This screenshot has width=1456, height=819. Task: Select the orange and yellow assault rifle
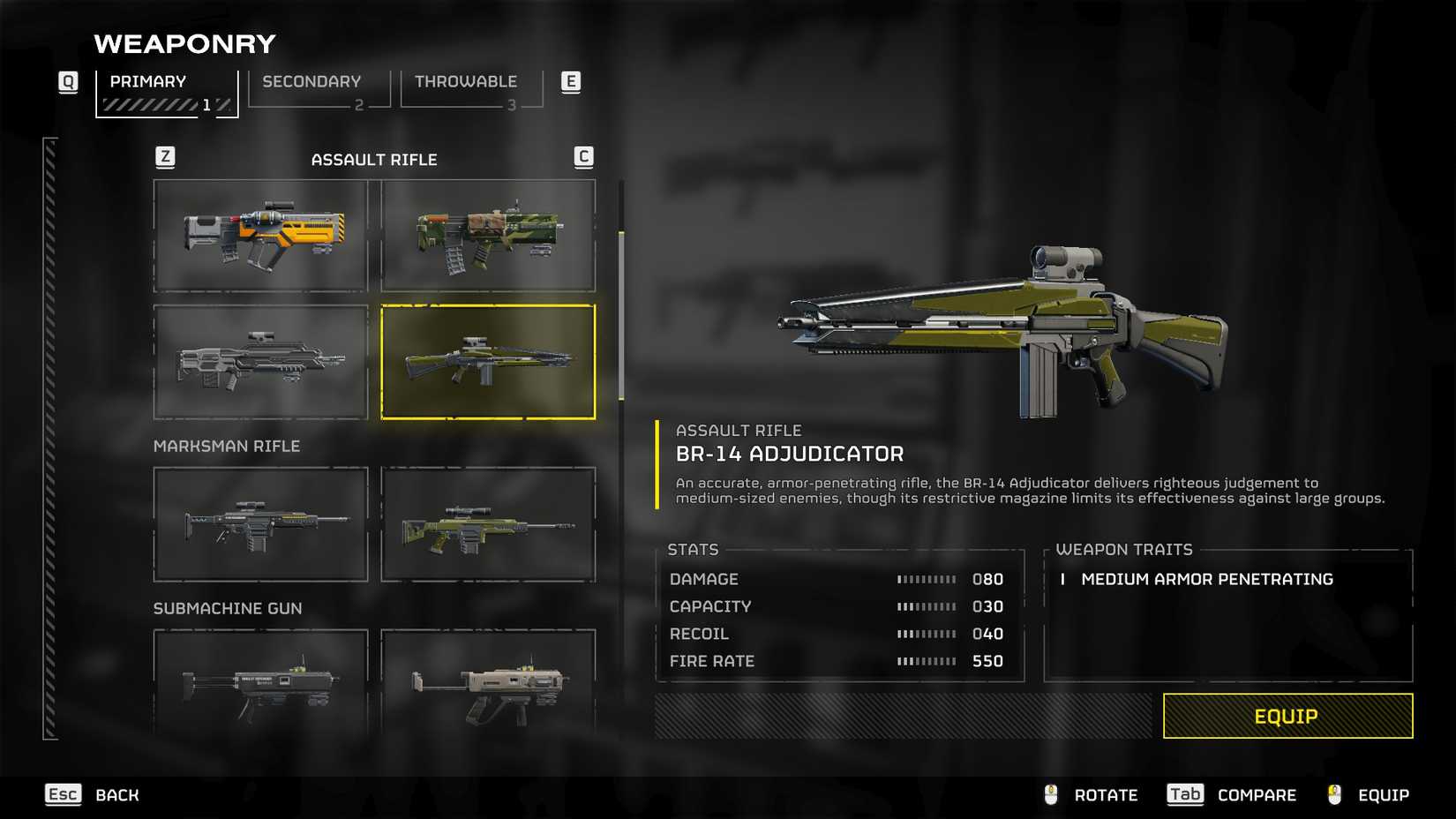(x=260, y=236)
